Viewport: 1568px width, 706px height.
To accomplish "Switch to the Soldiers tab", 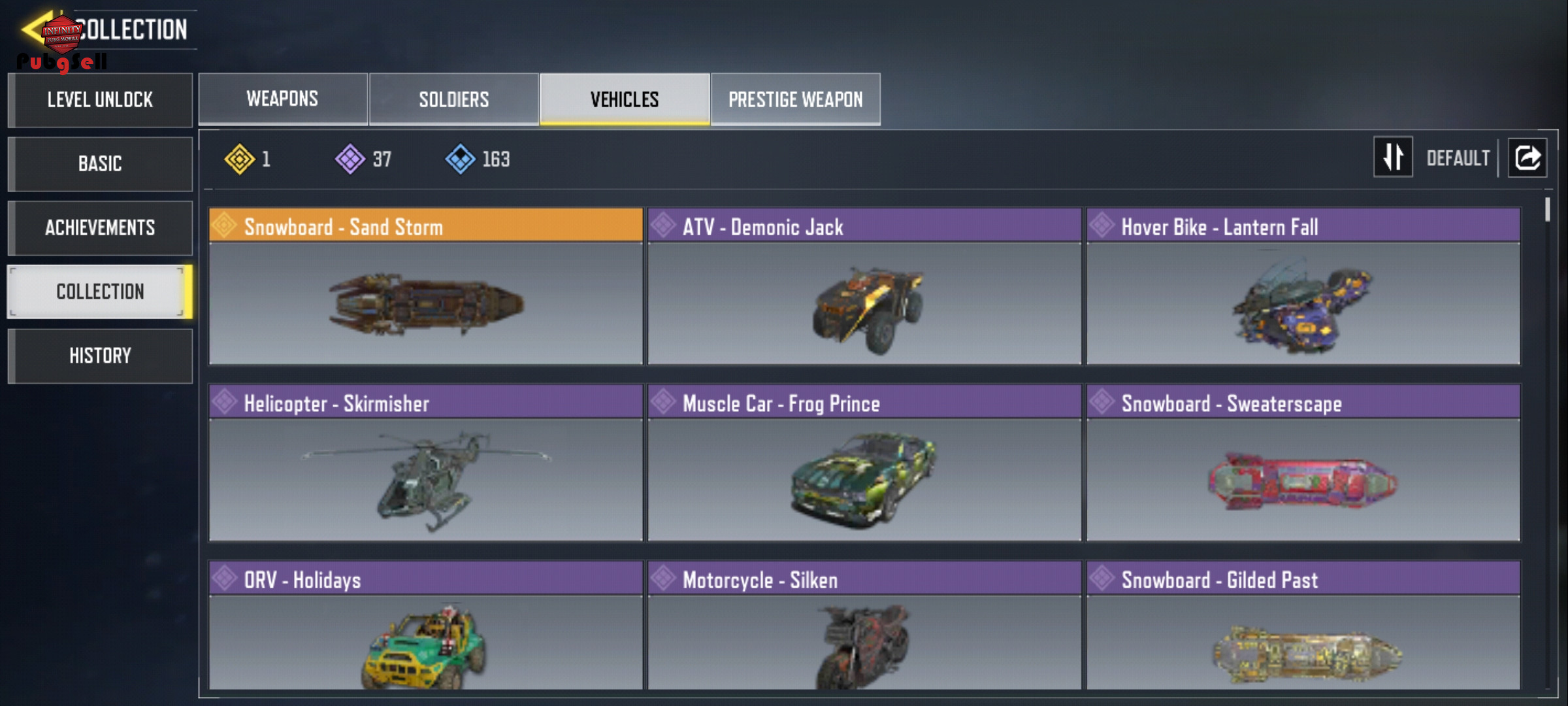I will click(453, 99).
